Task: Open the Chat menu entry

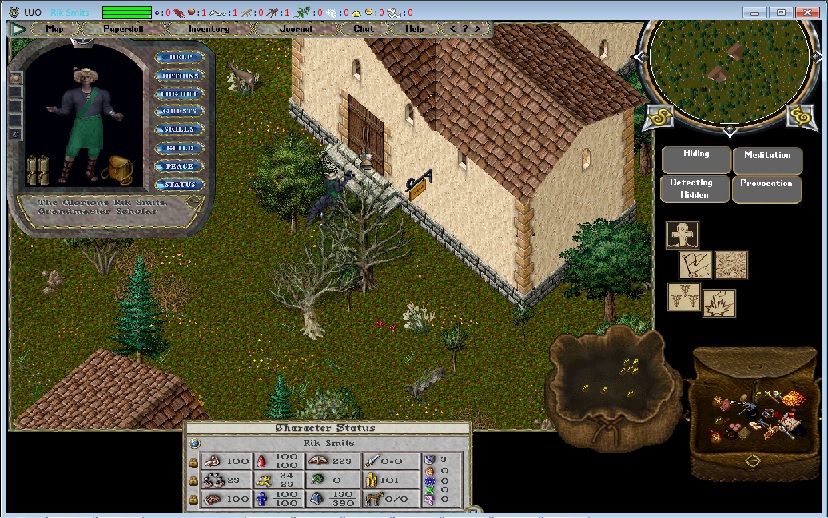Action: pyautogui.click(x=363, y=29)
